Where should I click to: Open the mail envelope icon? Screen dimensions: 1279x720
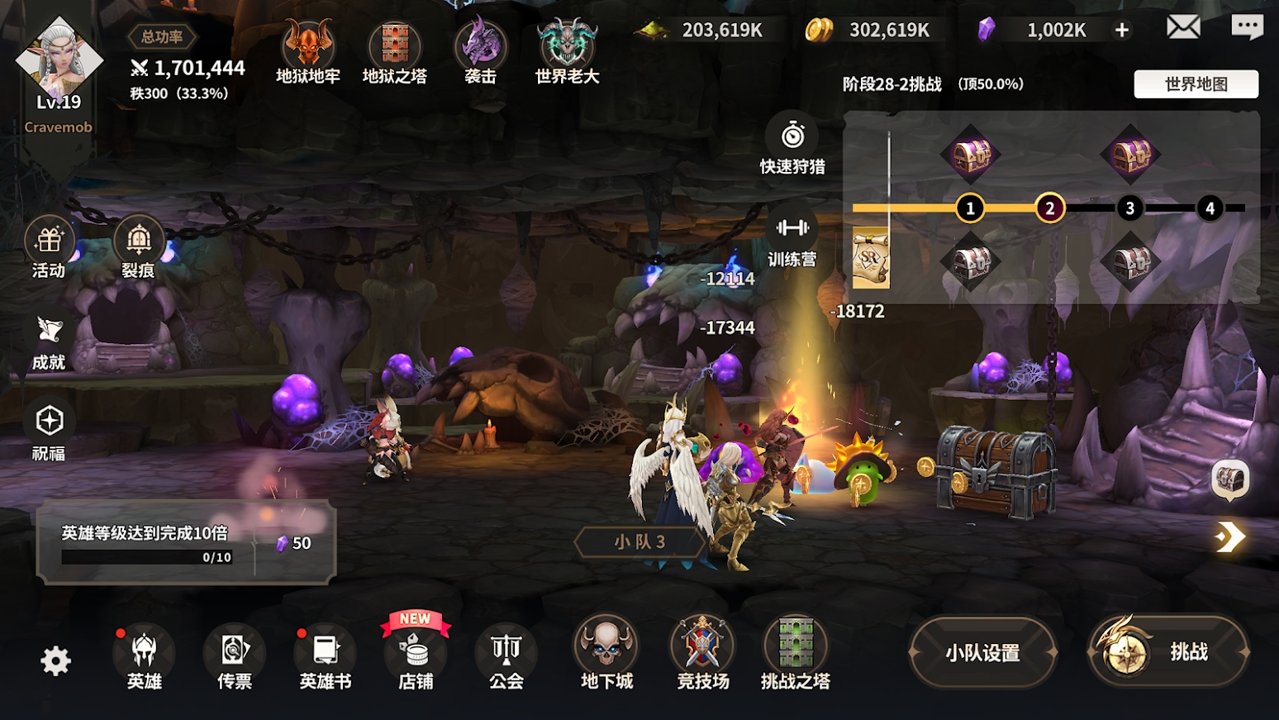[x=1183, y=28]
